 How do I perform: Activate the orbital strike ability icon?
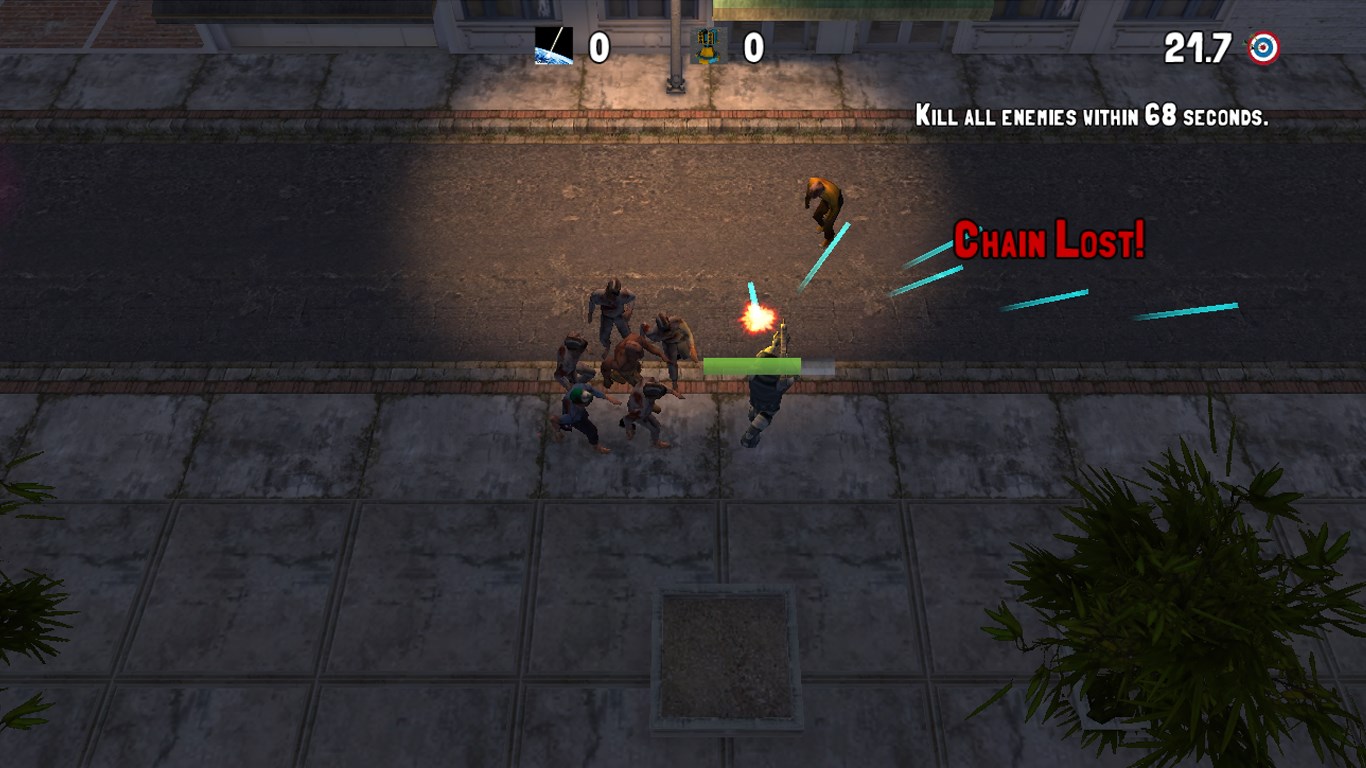coord(554,47)
